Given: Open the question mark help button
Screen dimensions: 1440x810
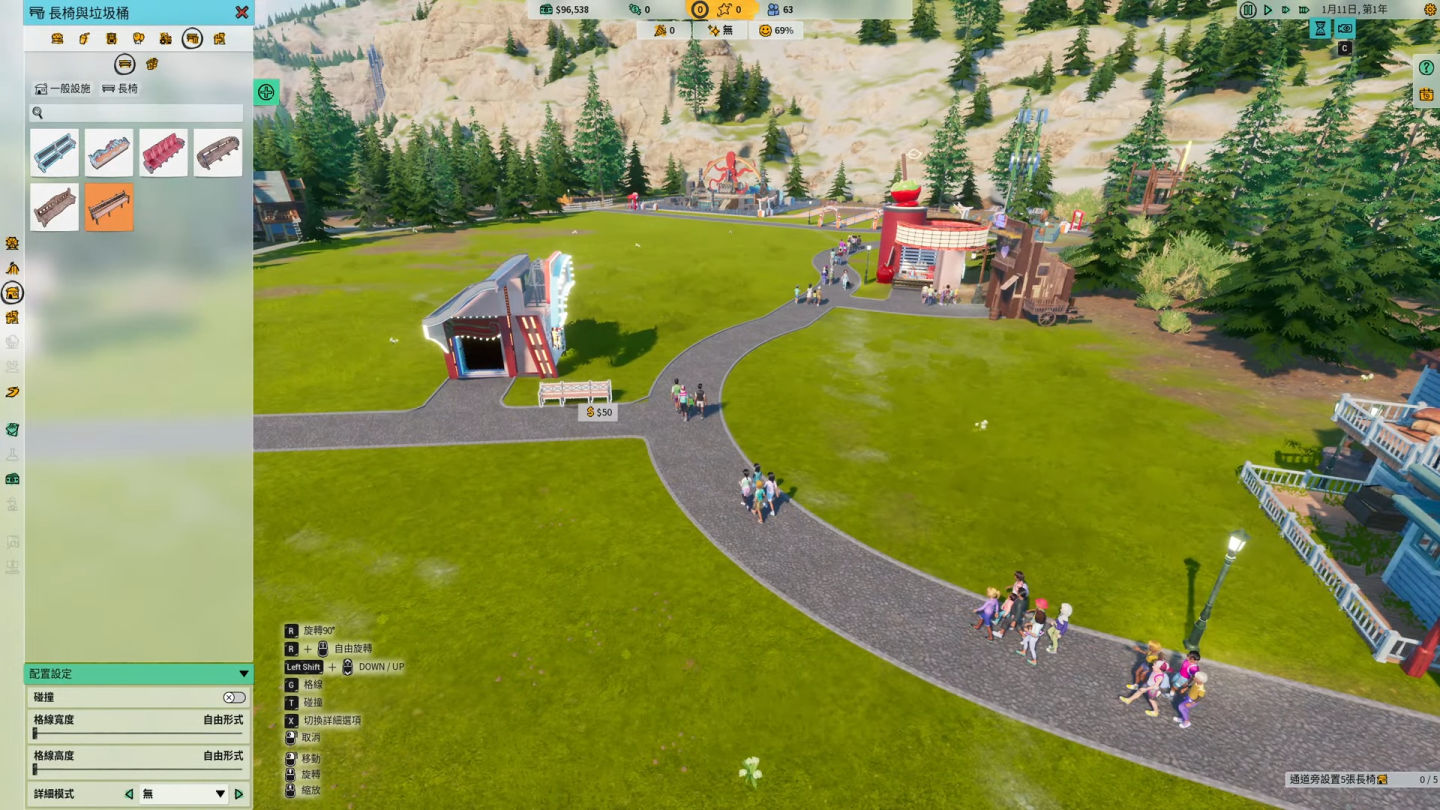Looking at the screenshot, I should pos(1427,68).
